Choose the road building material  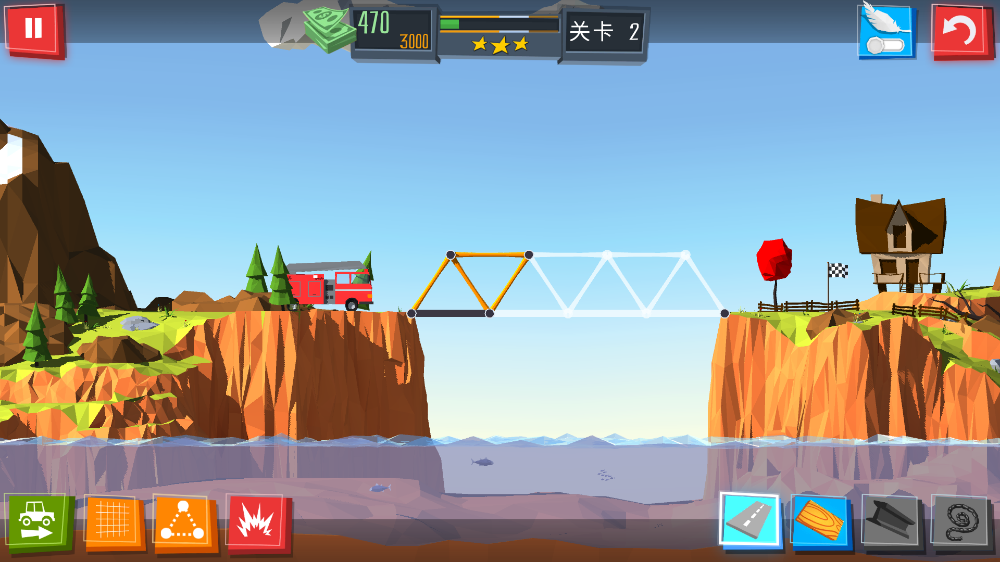[x=749, y=520]
